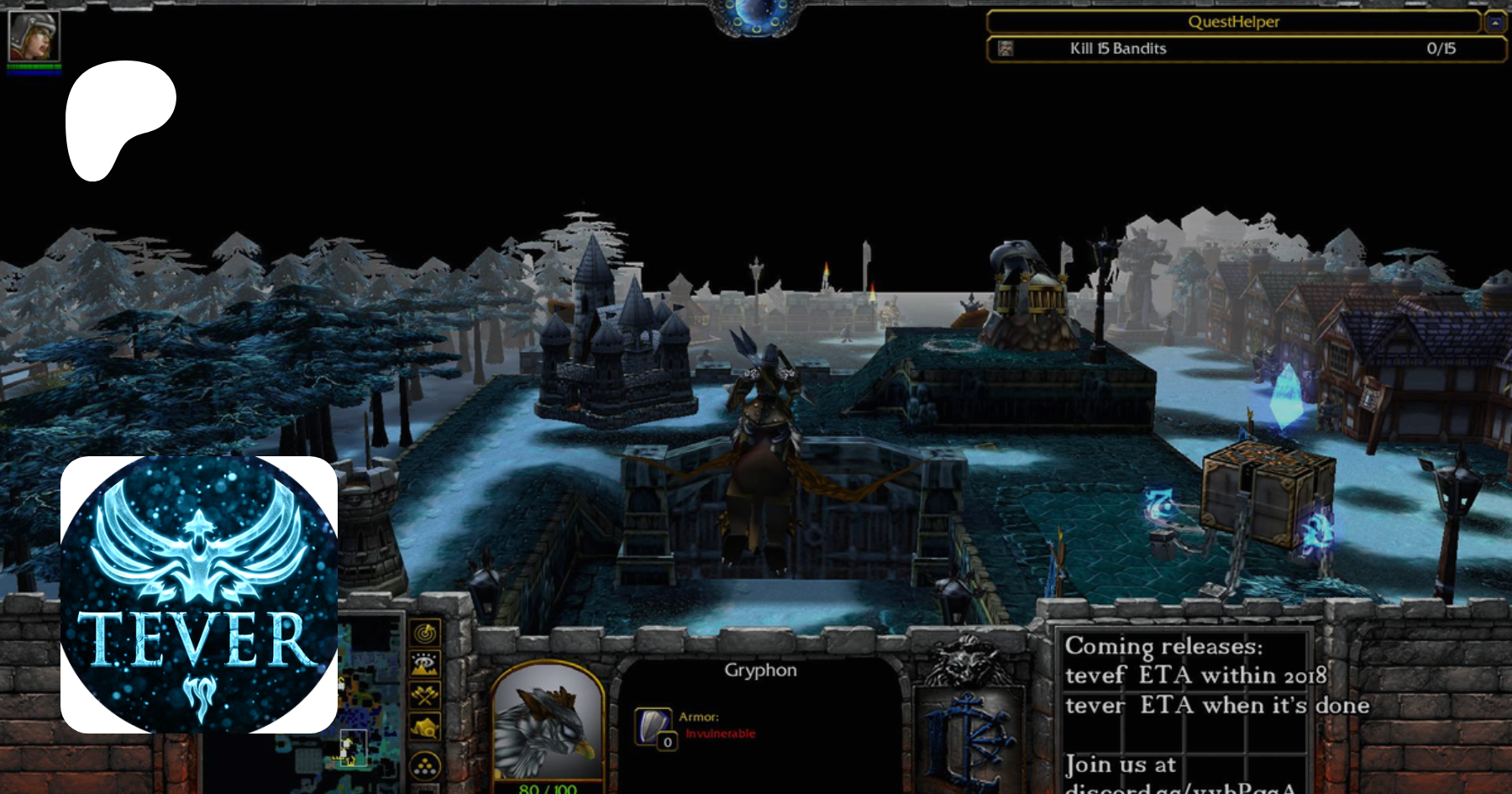This screenshot has height=794, width=1512.
Task: Click the day-night clock at top center
Action: [x=756, y=17]
